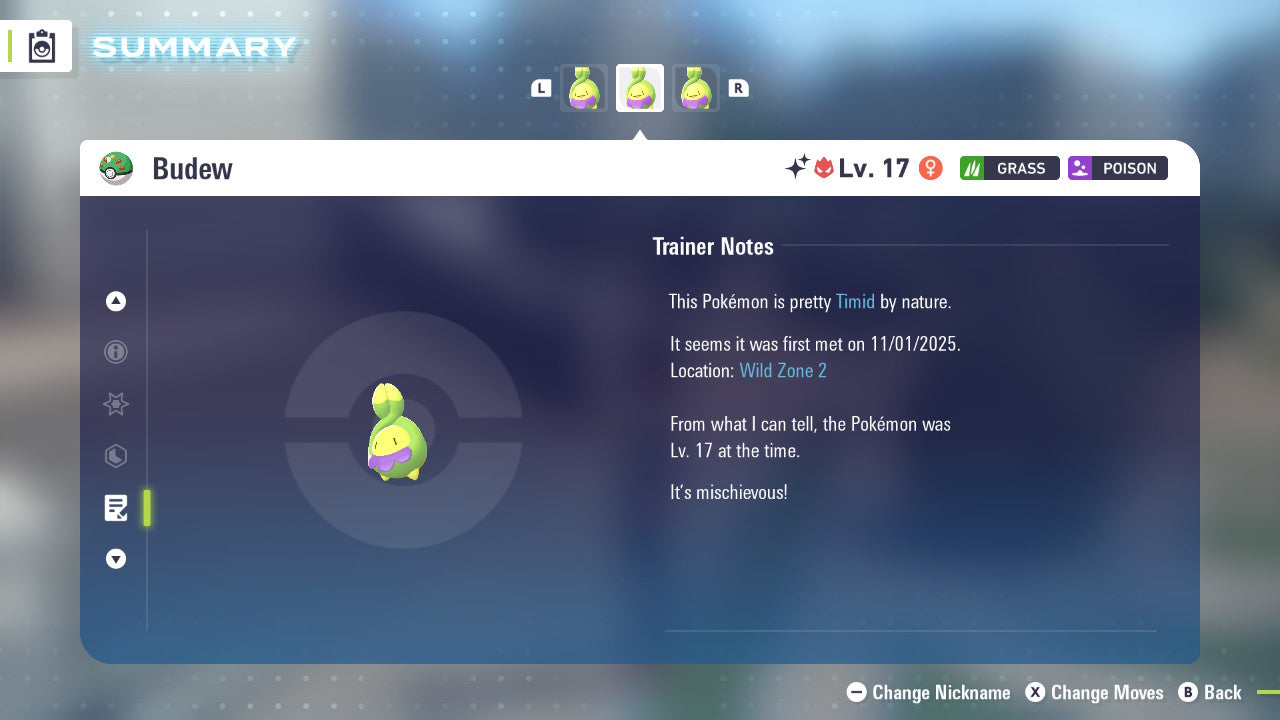Select the highlighted Budew party thumbnail
Image resolution: width=1280 pixels, height=720 pixels.
[640, 87]
